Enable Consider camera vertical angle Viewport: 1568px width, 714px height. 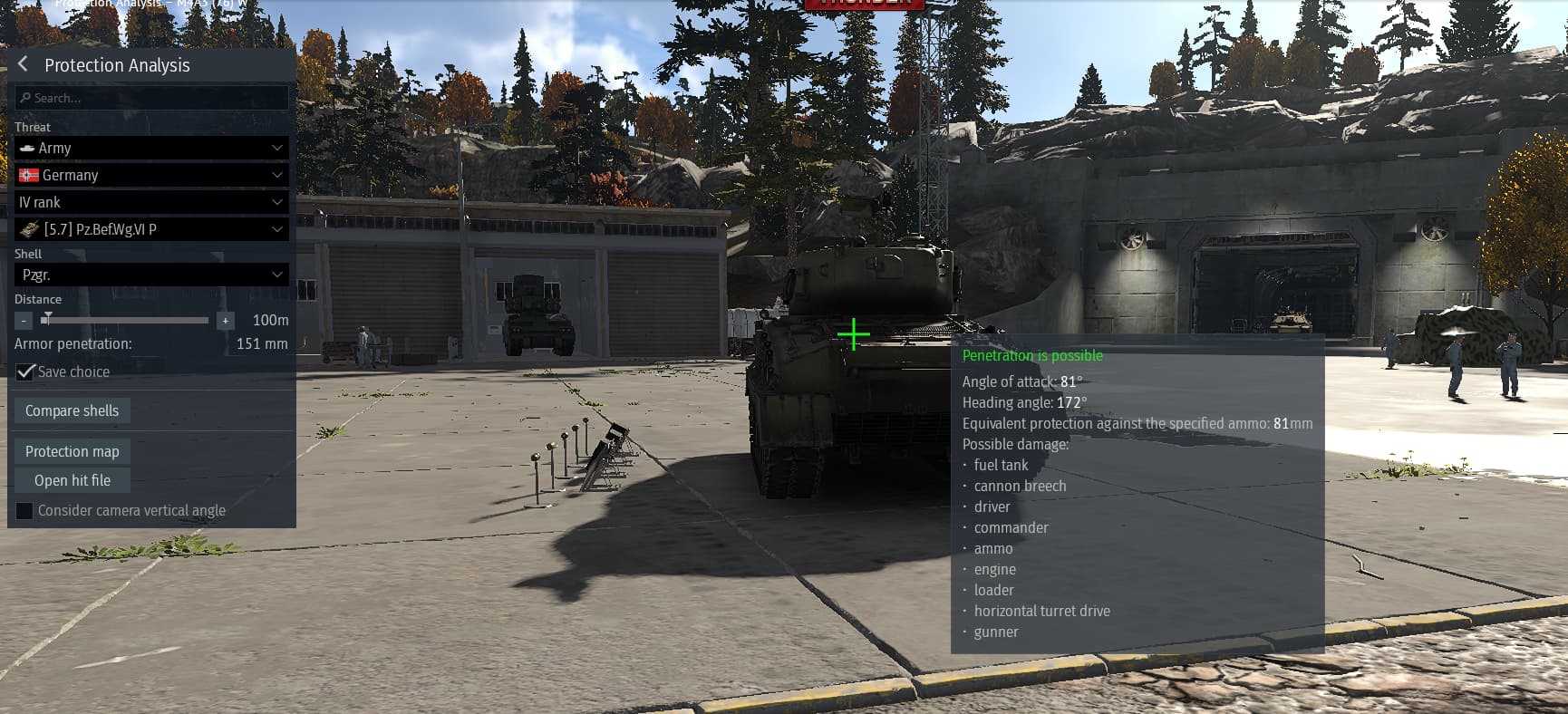pos(25,510)
